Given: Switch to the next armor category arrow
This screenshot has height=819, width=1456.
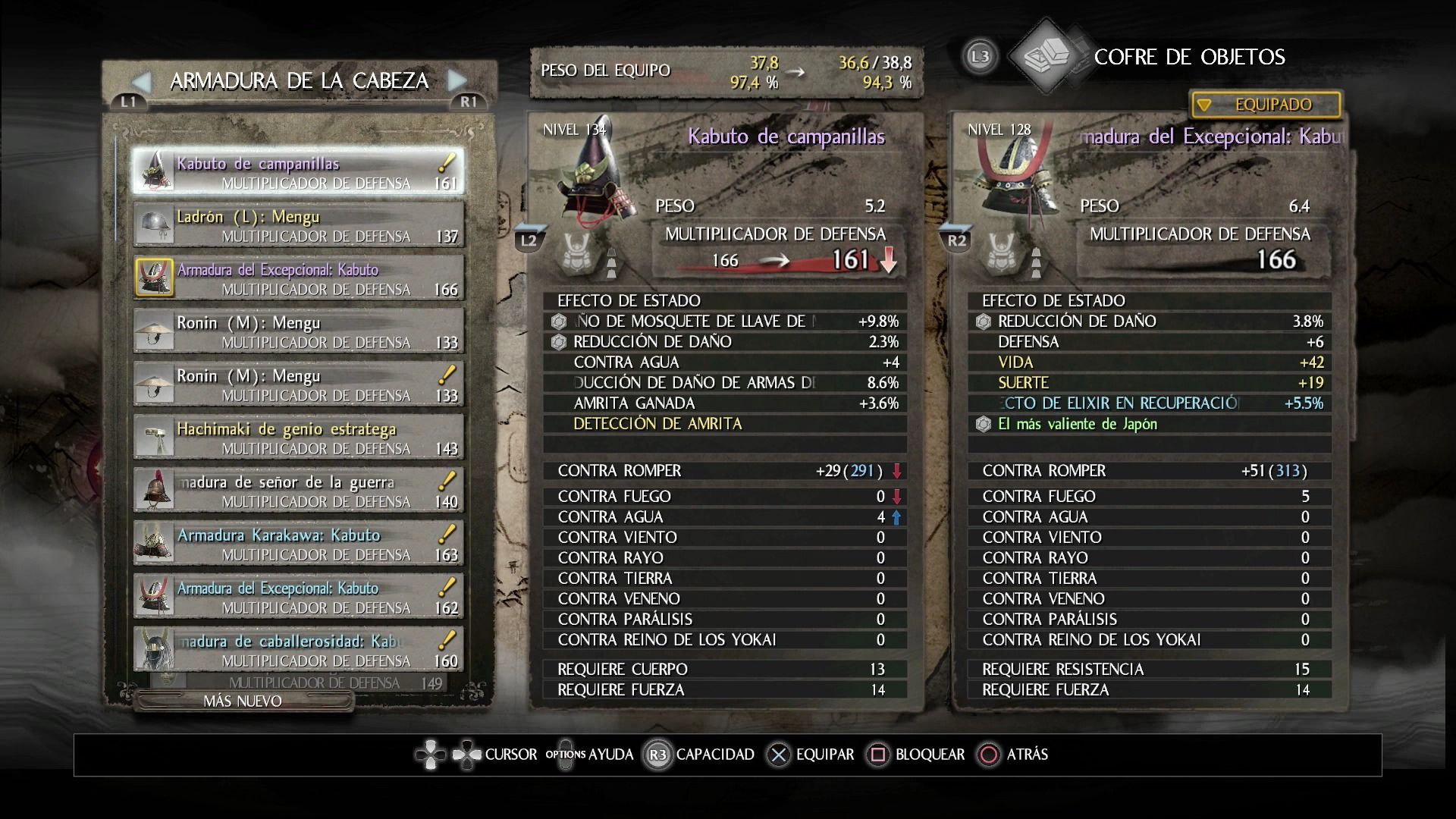Looking at the screenshot, I should pyautogui.click(x=457, y=80).
